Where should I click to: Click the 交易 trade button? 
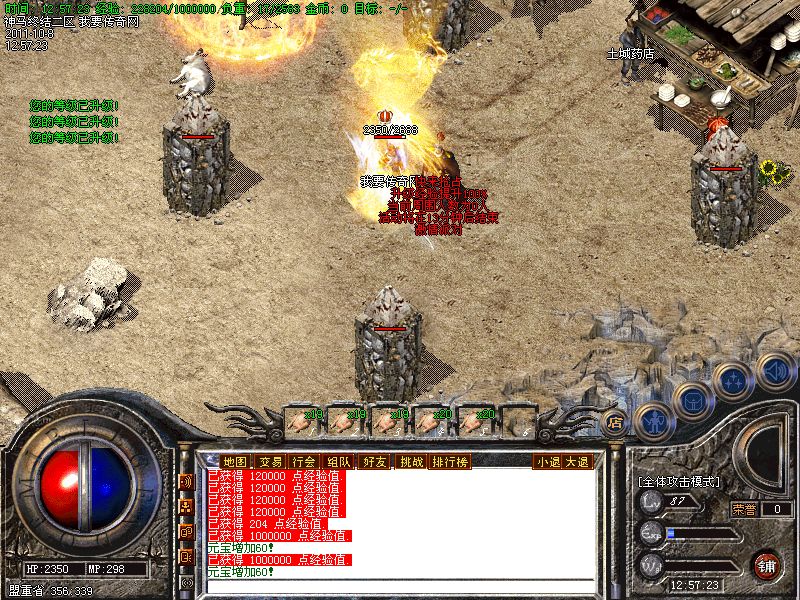pyautogui.click(x=270, y=462)
